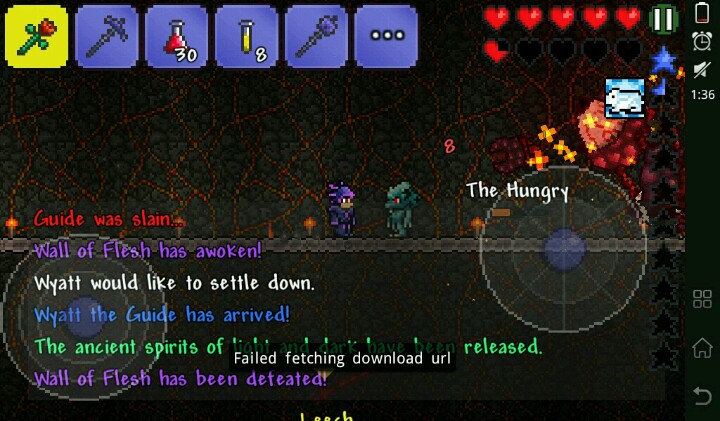Open Android recent apps grid button
720x421 pixels.
pos(702,298)
